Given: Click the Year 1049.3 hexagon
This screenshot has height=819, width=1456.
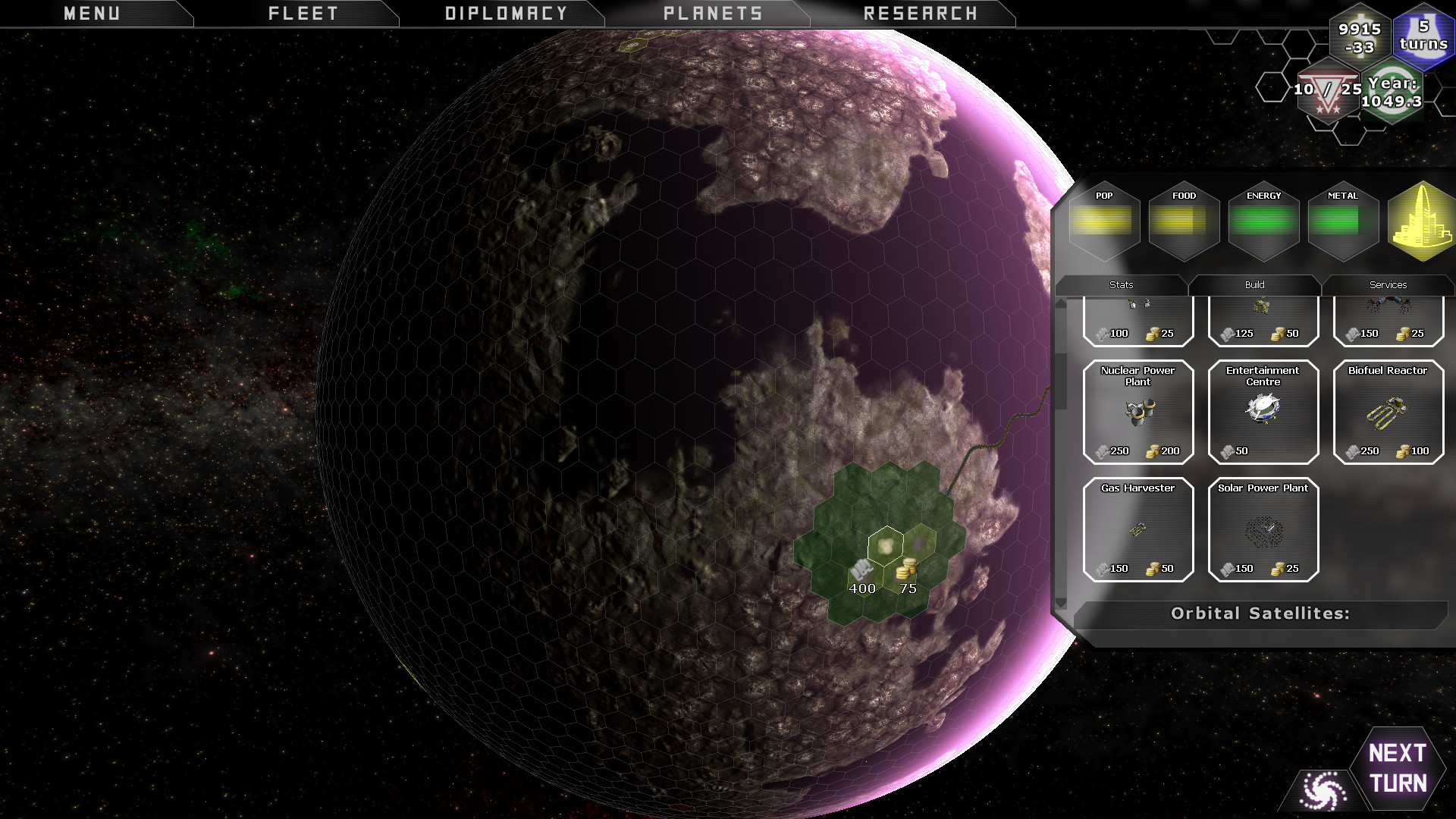Looking at the screenshot, I should [x=1393, y=93].
